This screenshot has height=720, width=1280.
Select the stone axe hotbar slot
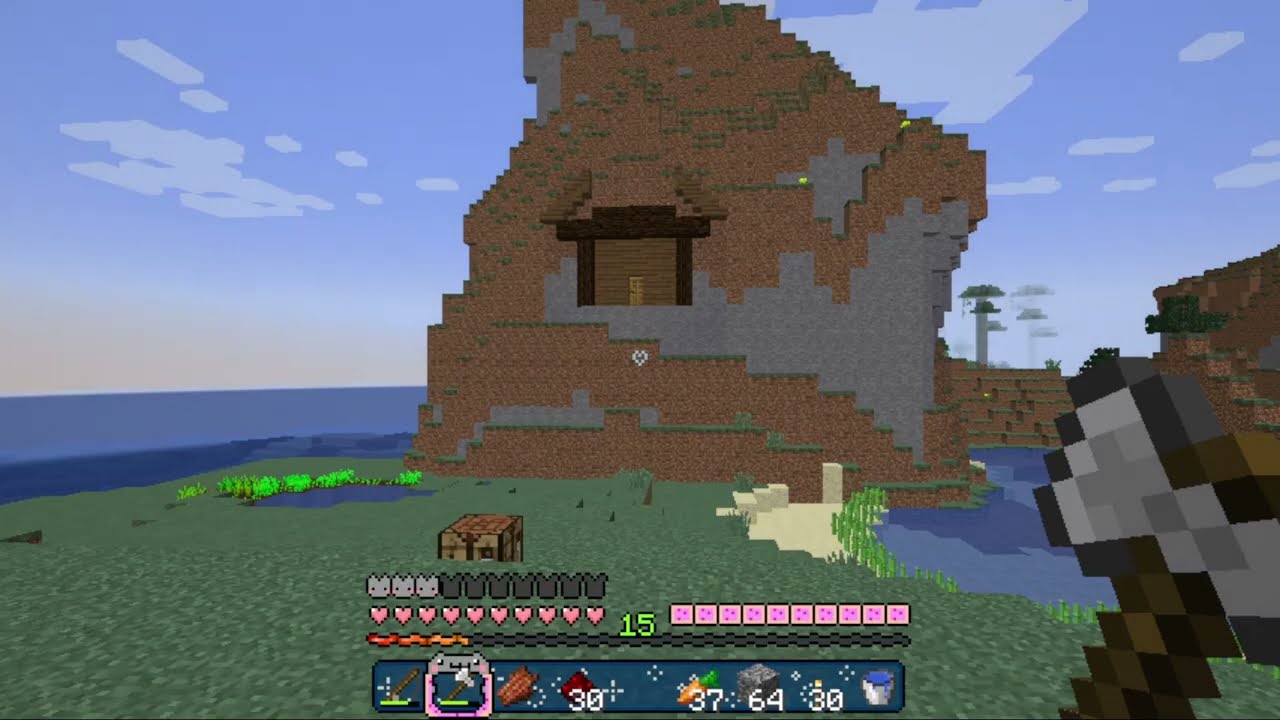[x=459, y=687]
